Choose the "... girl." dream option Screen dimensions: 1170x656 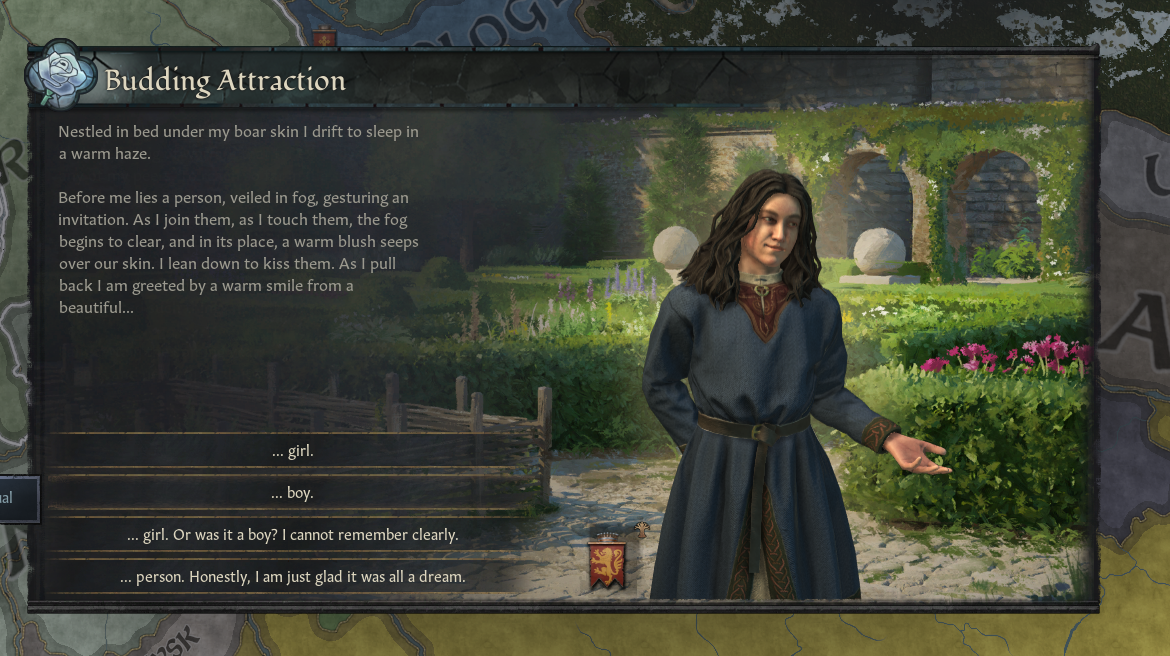[292, 451]
